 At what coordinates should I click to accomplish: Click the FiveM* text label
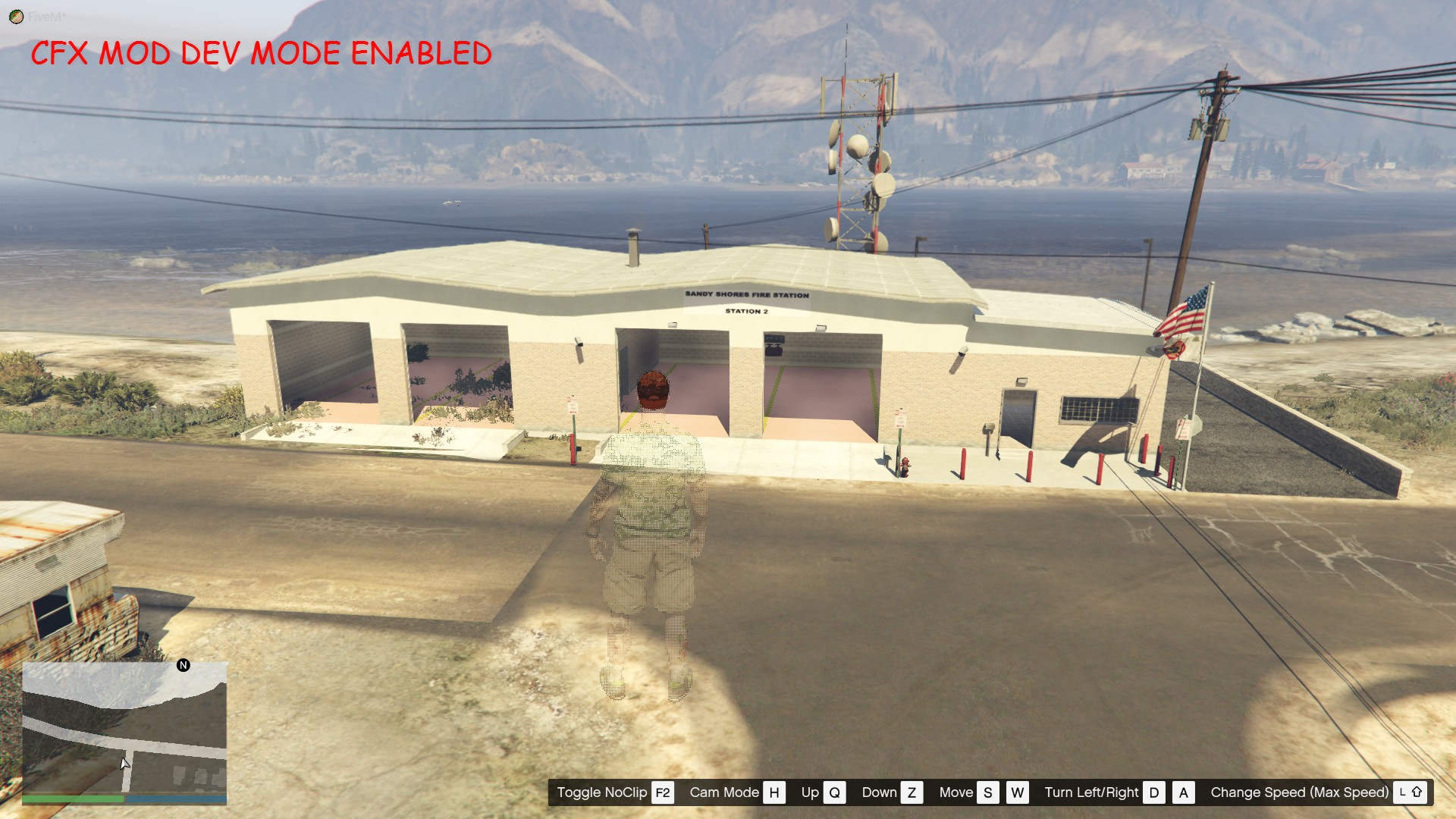pyautogui.click(x=47, y=17)
